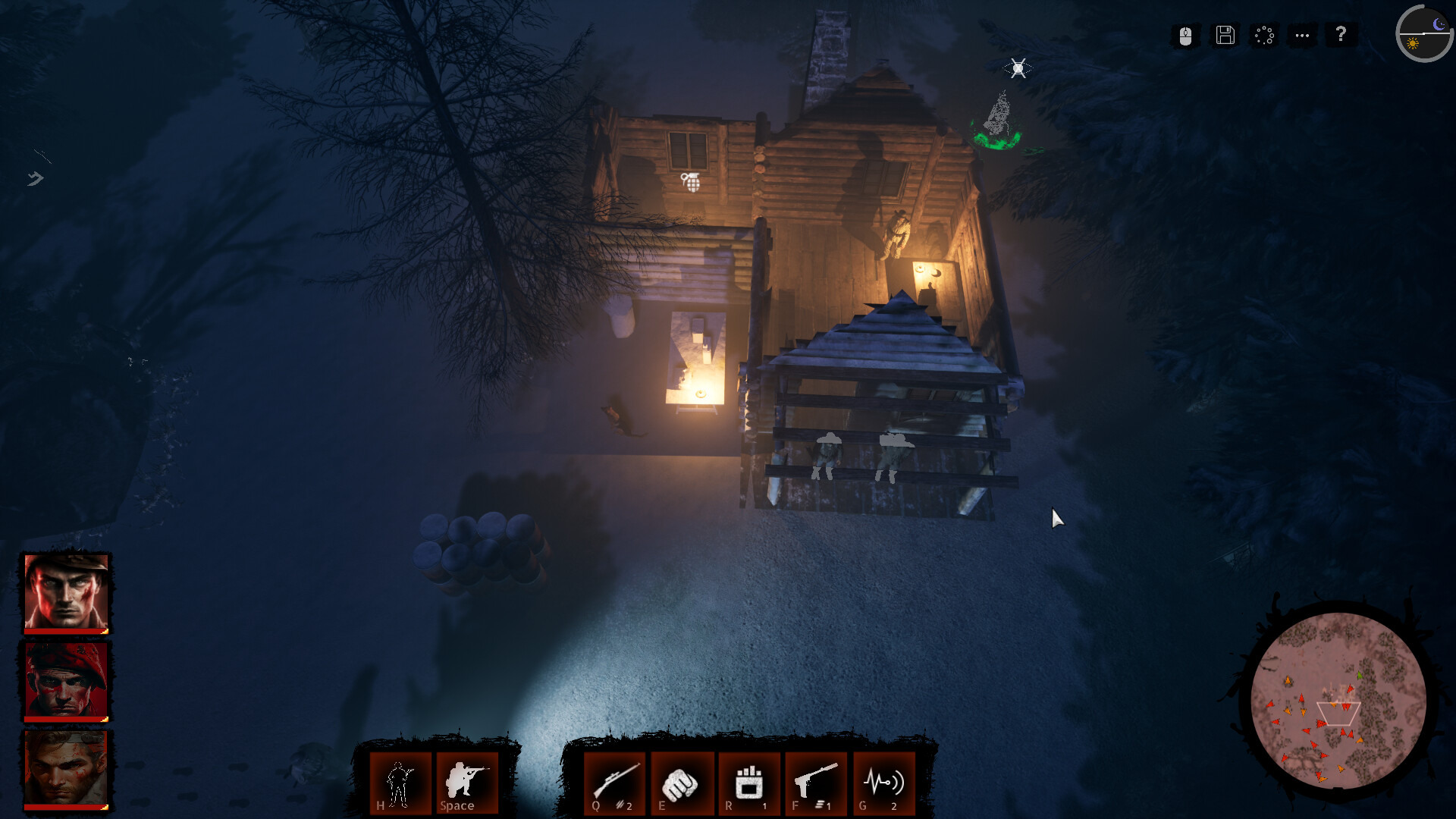Activate the sound wave distraction ability

click(x=883, y=783)
